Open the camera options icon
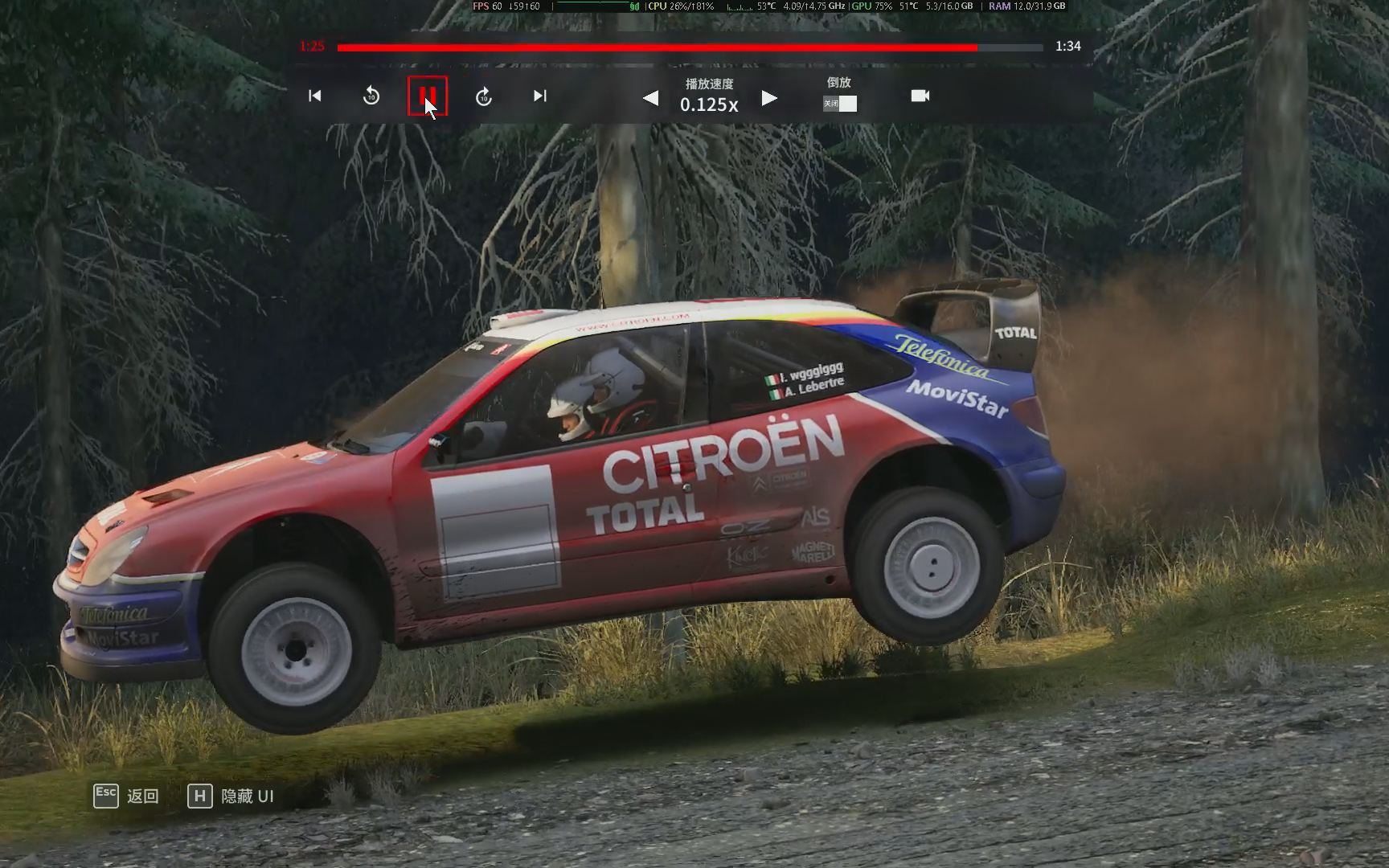 pos(920,96)
